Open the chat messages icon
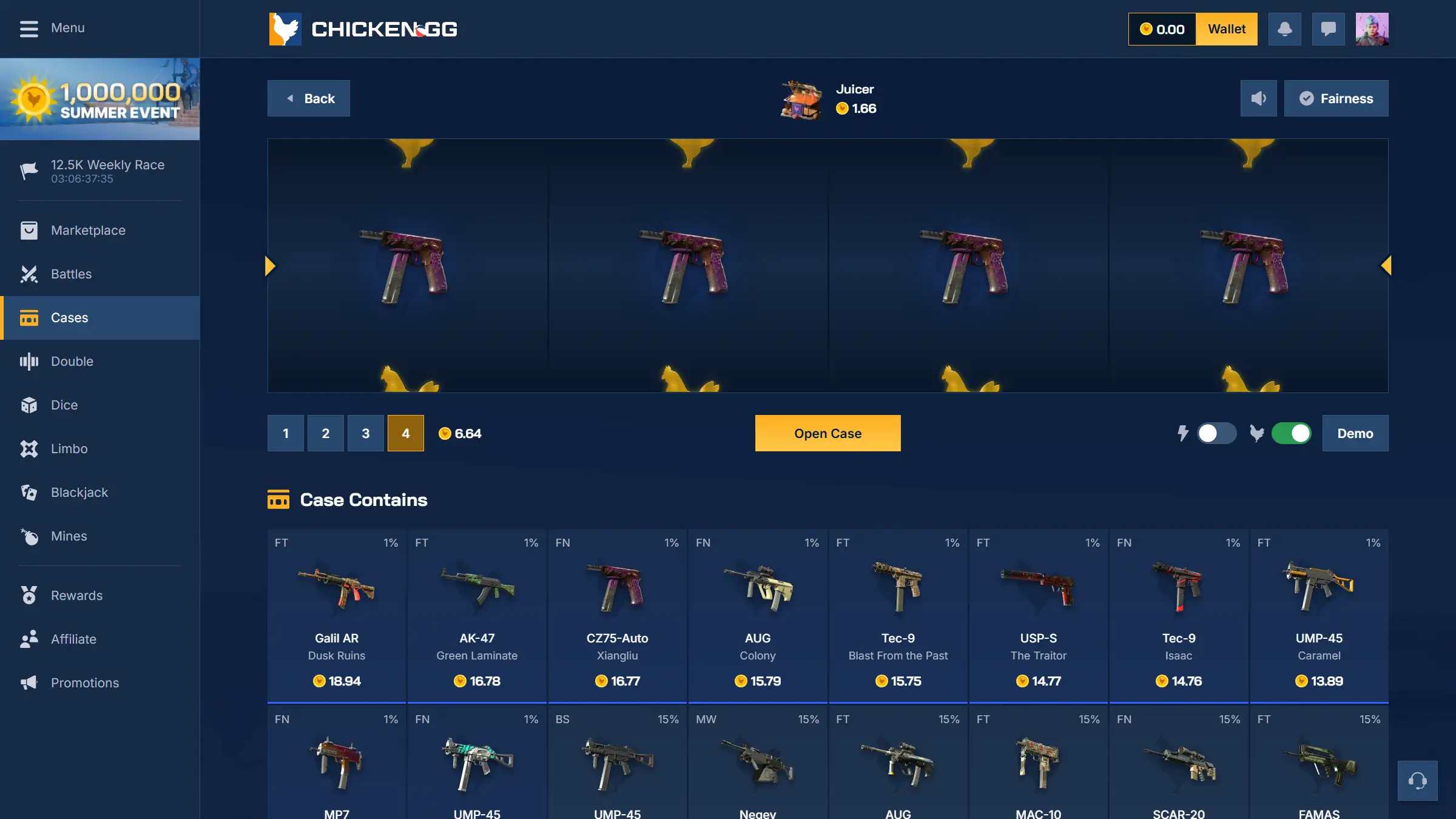 click(1328, 29)
